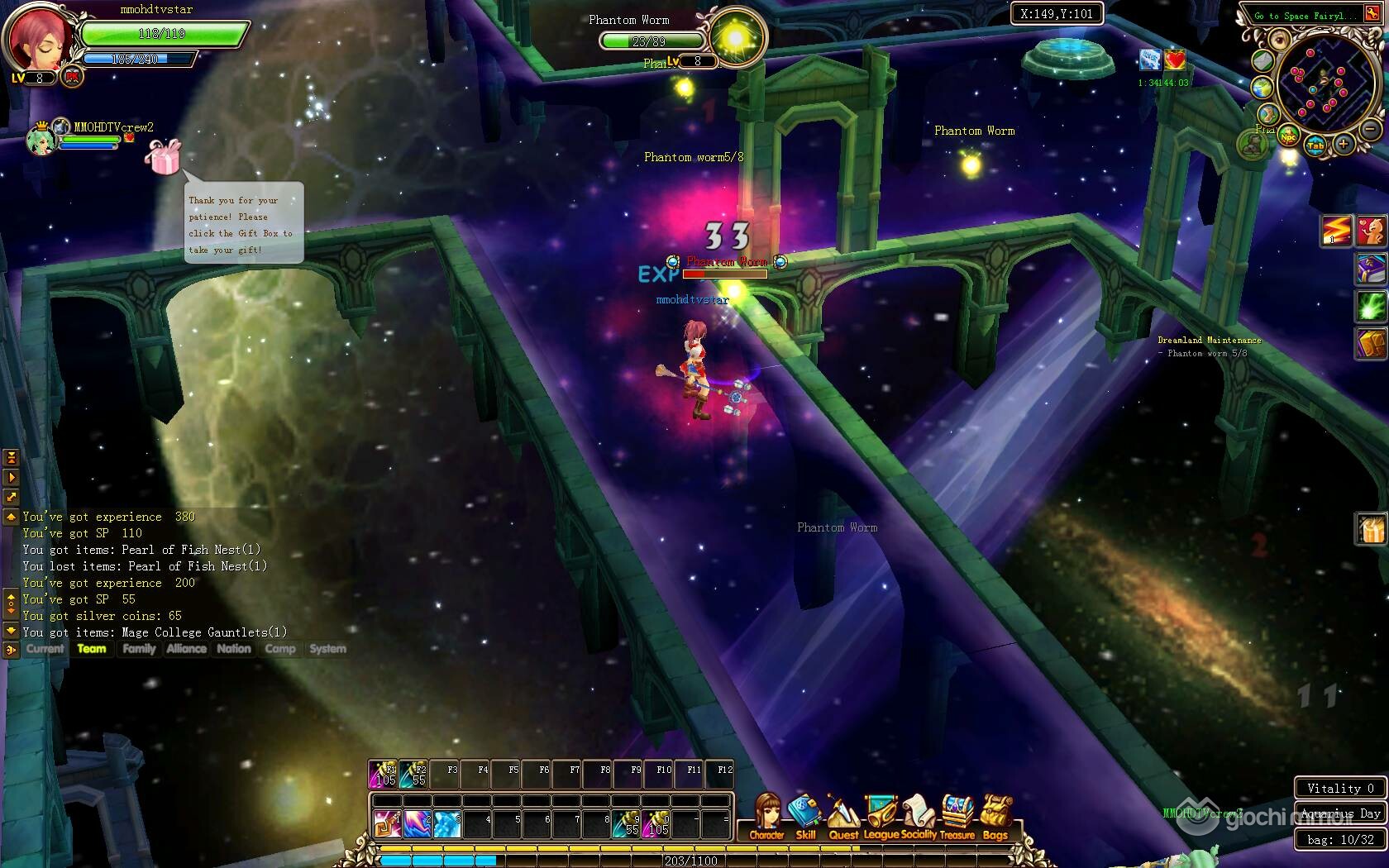Screen dimensions: 1389x868
Task: Zoom in the minimap with plus button
Action: (x=1343, y=145)
